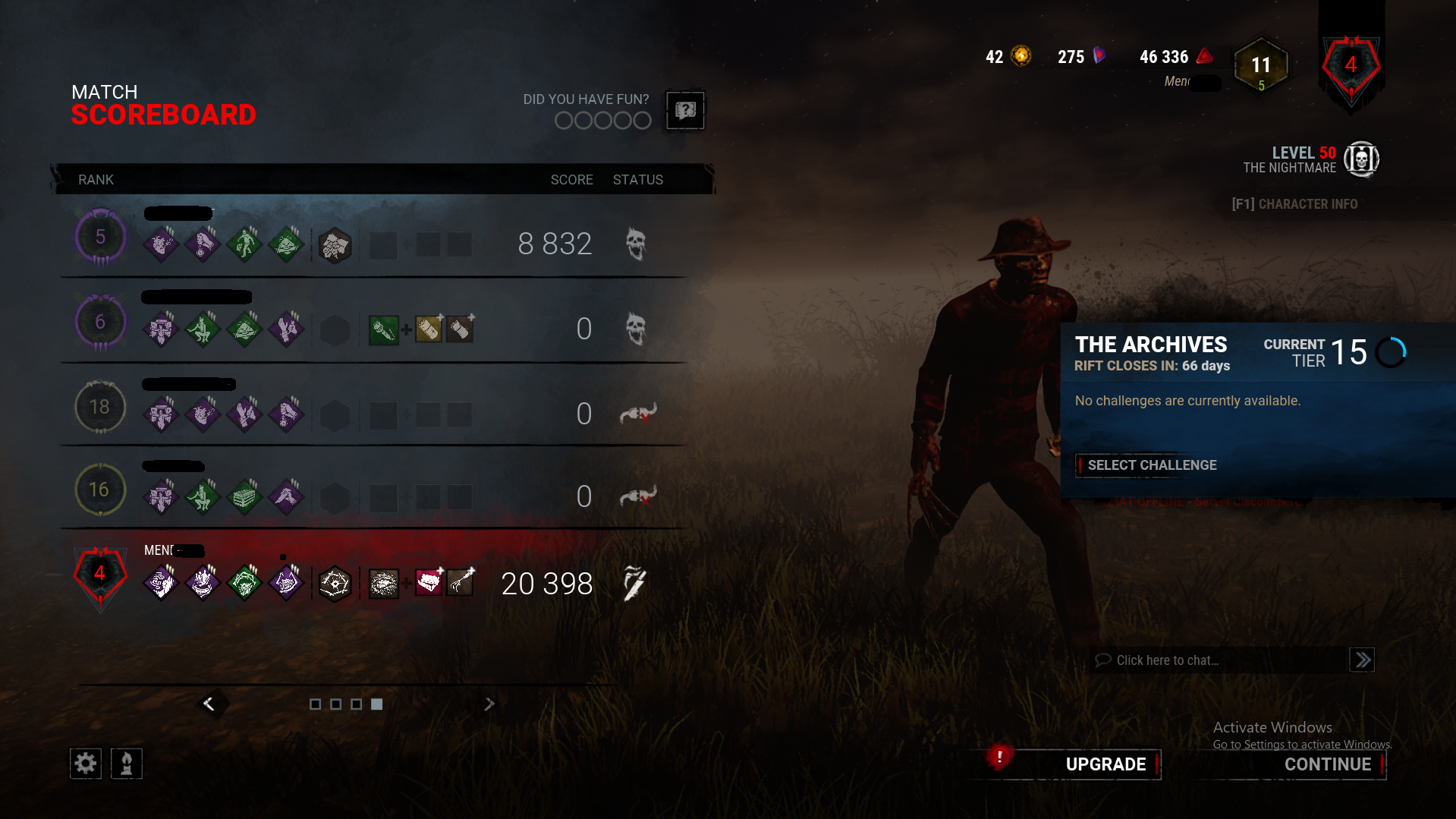Click the question mark feedback icon
The width and height of the screenshot is (1456, 819).
coord(684,111)
